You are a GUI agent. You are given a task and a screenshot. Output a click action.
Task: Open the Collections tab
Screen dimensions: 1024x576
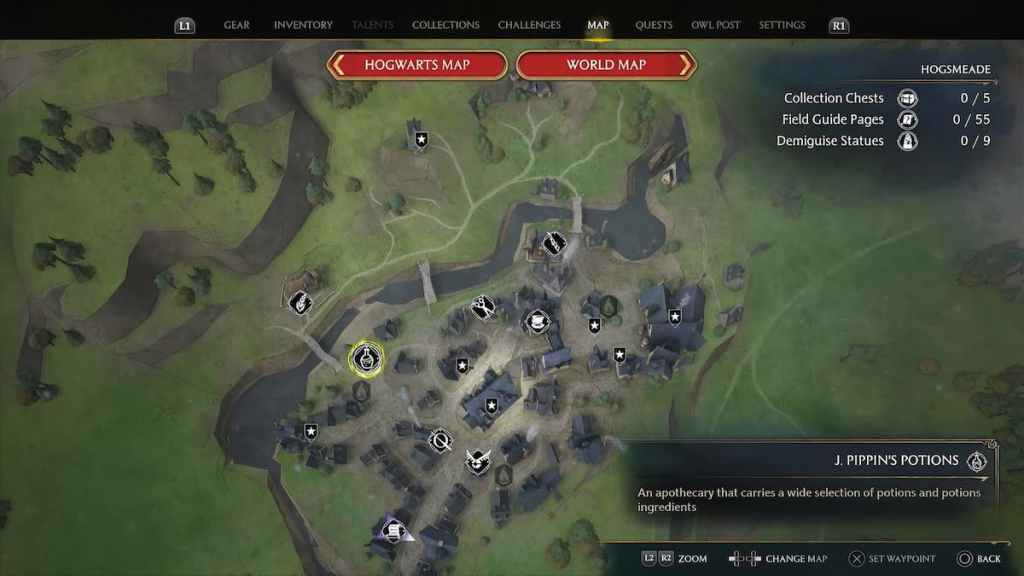445,25
